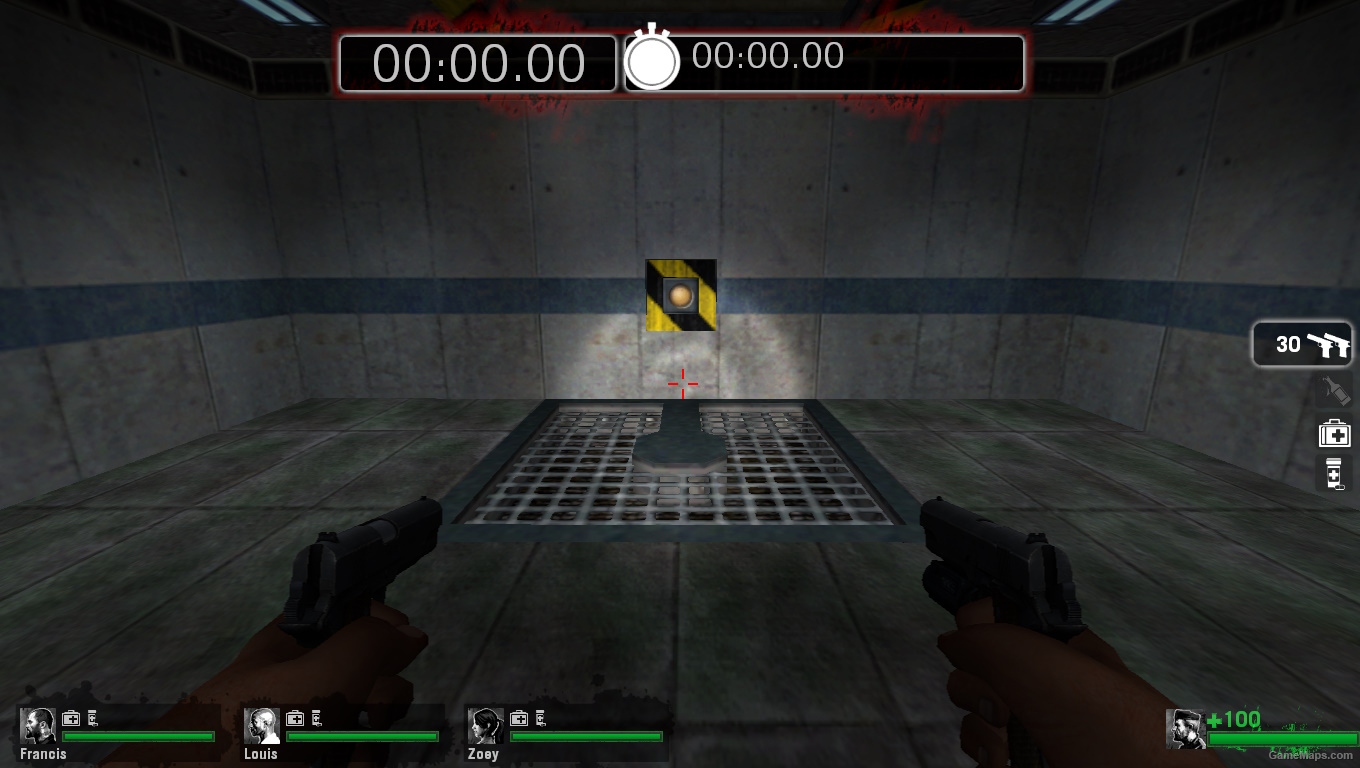Viewport: 1360px width, 768px height.
Task: Click the medkit icon beside Francis's portrait
Action: pos(70,718)
